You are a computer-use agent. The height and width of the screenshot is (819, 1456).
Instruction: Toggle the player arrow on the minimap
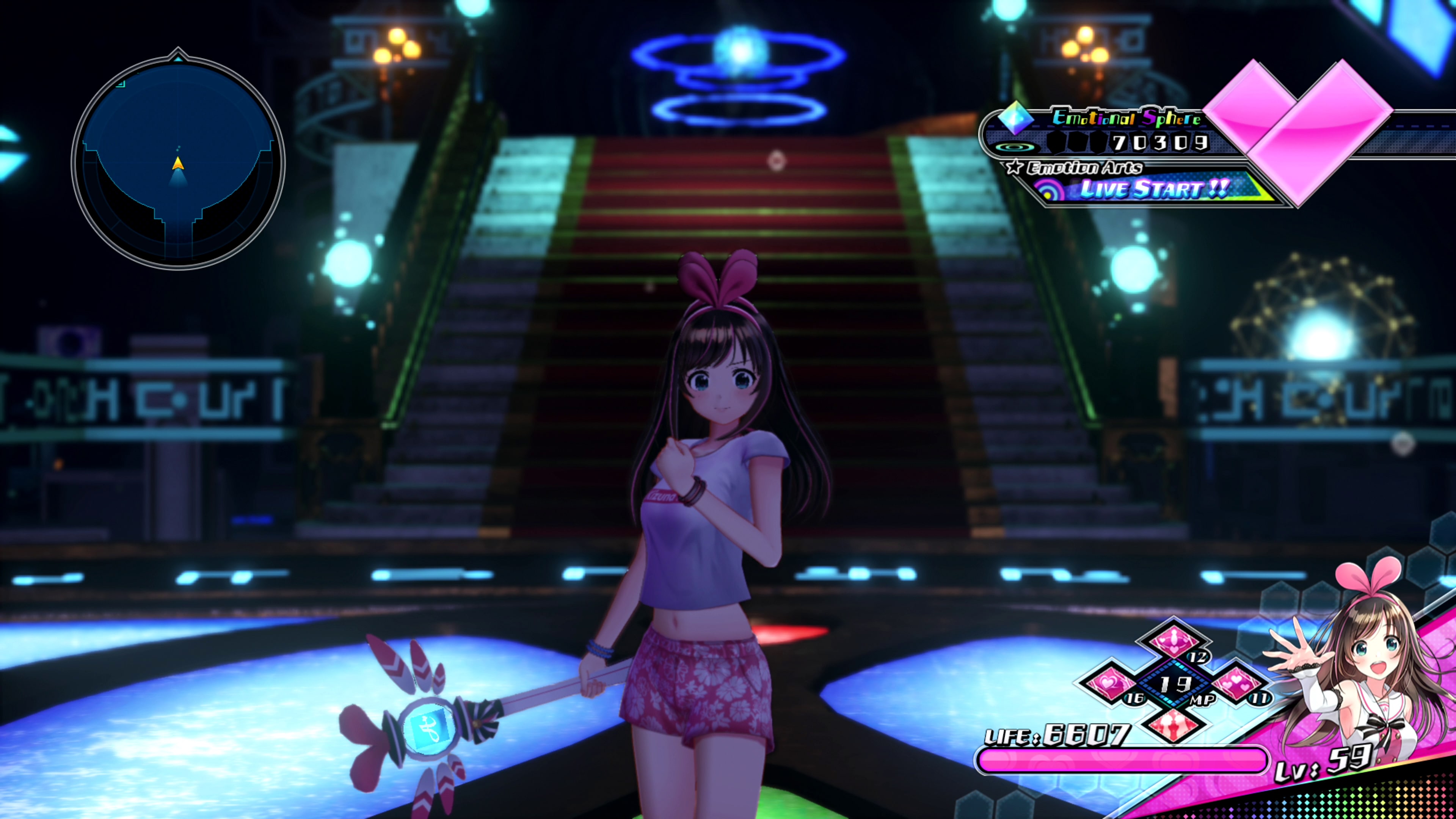pyautogui.click(x=178, y=164)
